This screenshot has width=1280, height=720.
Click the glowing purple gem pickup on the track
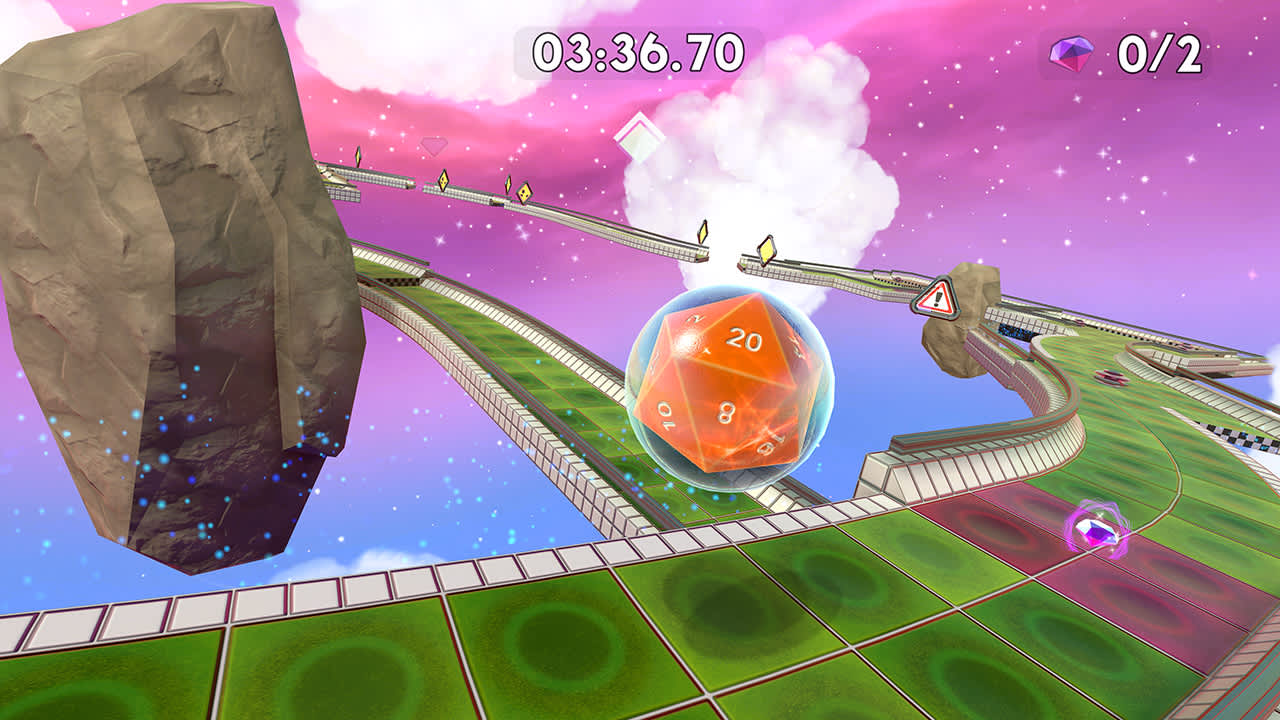tap(1094, 531)
